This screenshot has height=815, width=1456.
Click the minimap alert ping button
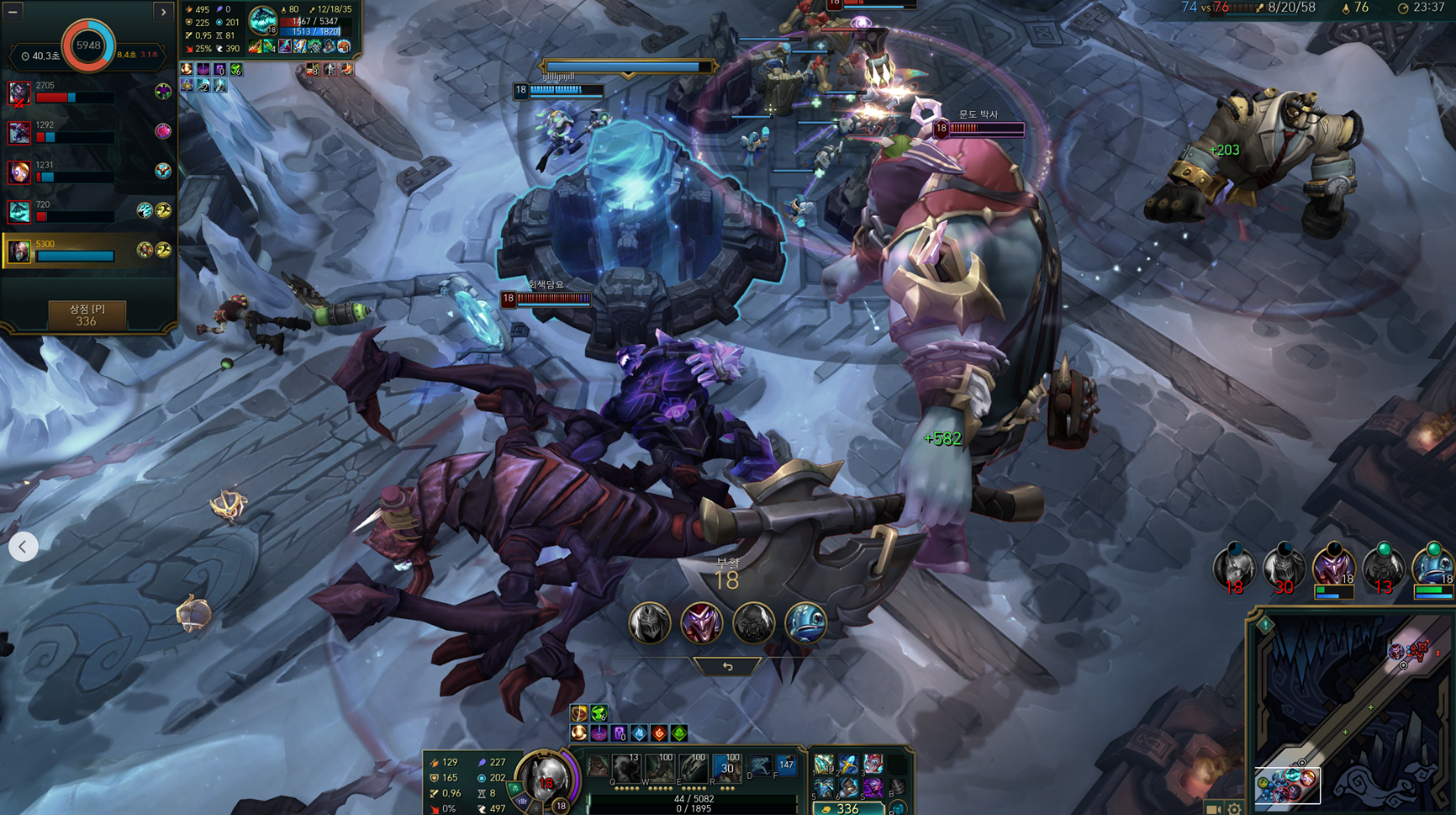coord(1265,625)
